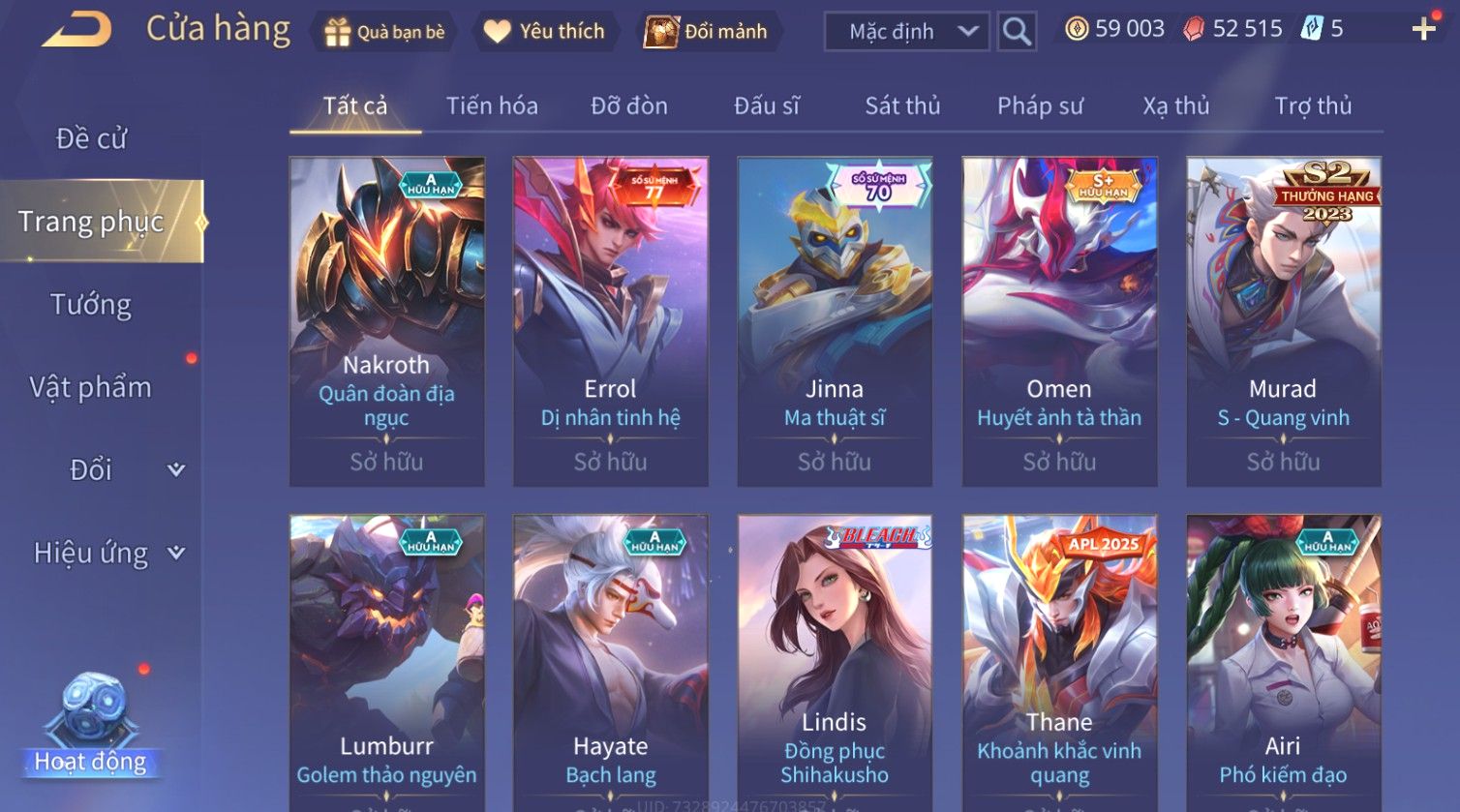Show the Sát thủ skins tab
This screenshot has height=812, width=1460.
[x=902, y=105]
